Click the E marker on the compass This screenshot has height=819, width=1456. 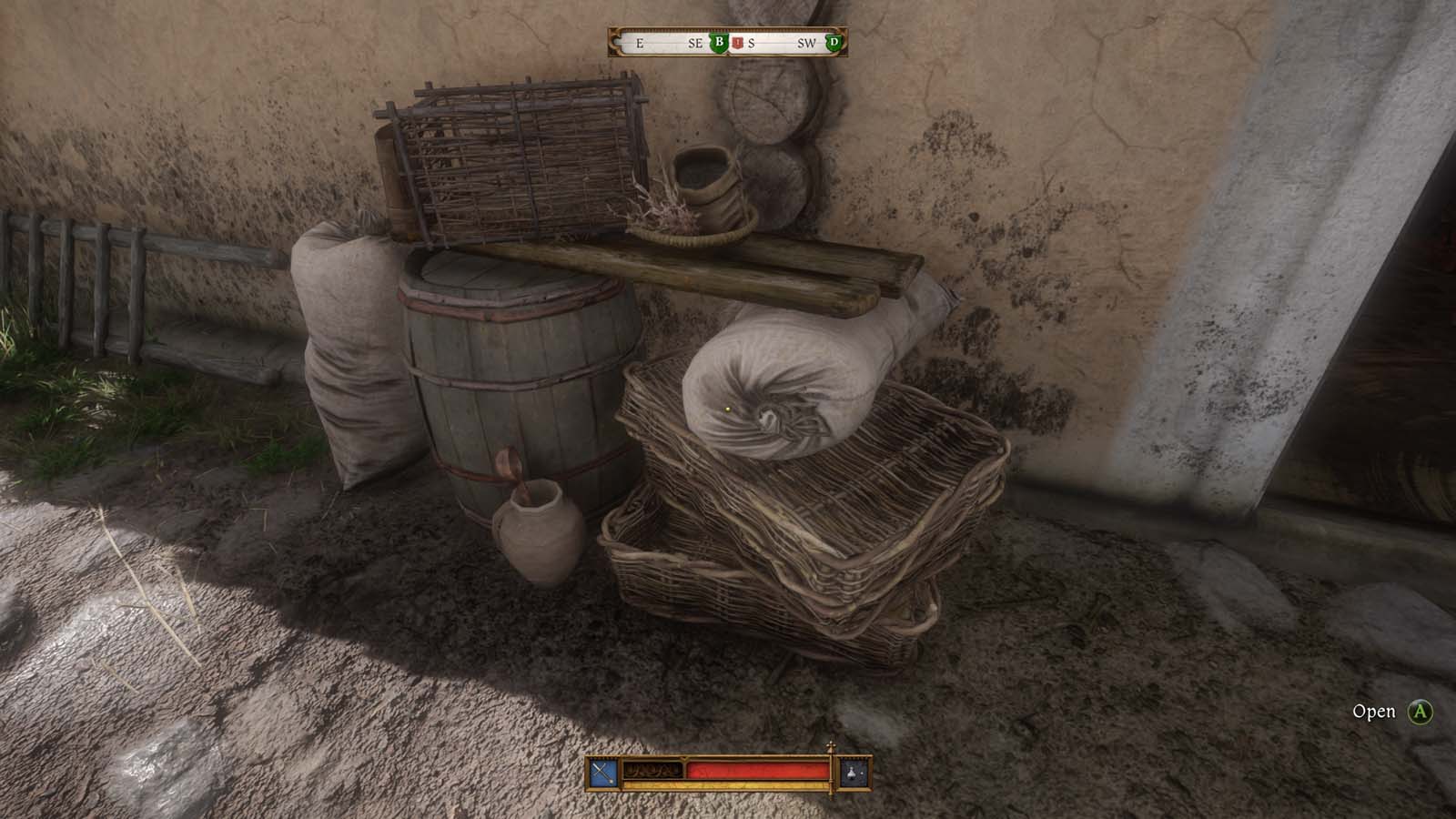pyautogui.click(x=641, y=42)
